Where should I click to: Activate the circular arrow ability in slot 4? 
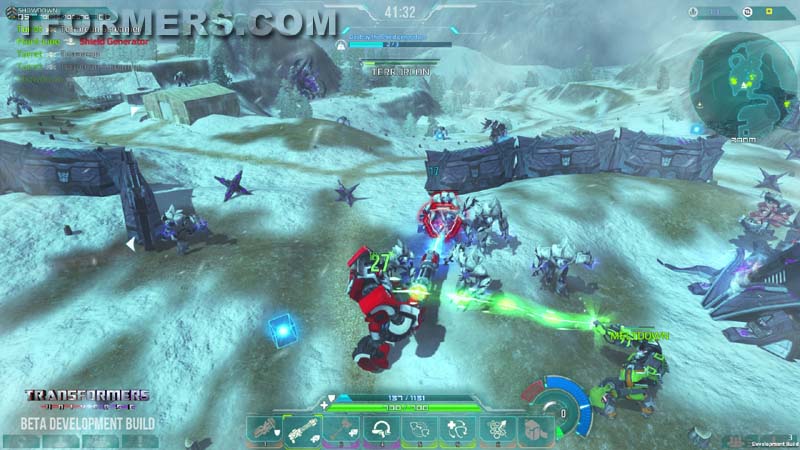click(378, 430)
